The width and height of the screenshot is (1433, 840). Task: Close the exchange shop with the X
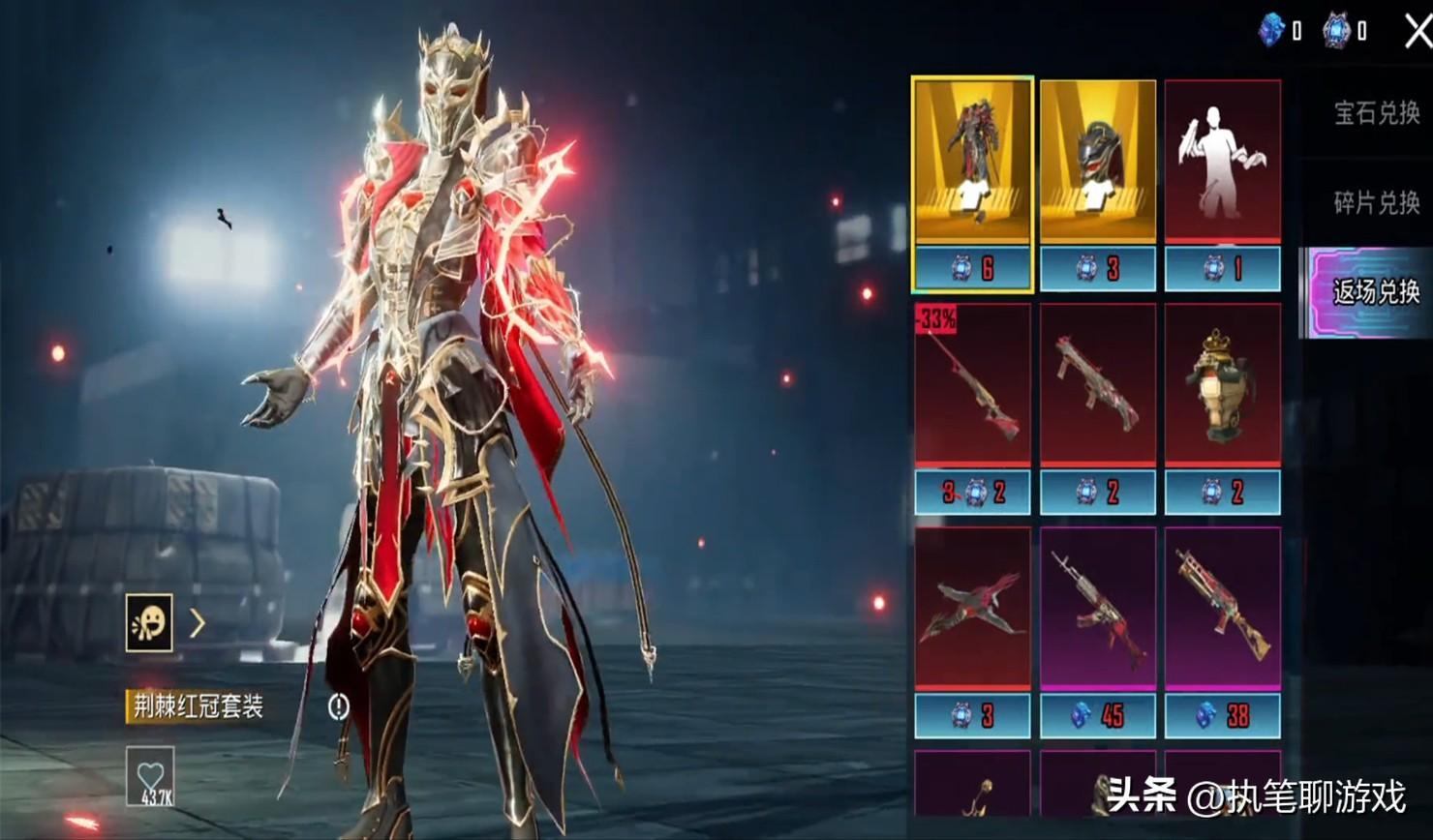click(1417, 31)
